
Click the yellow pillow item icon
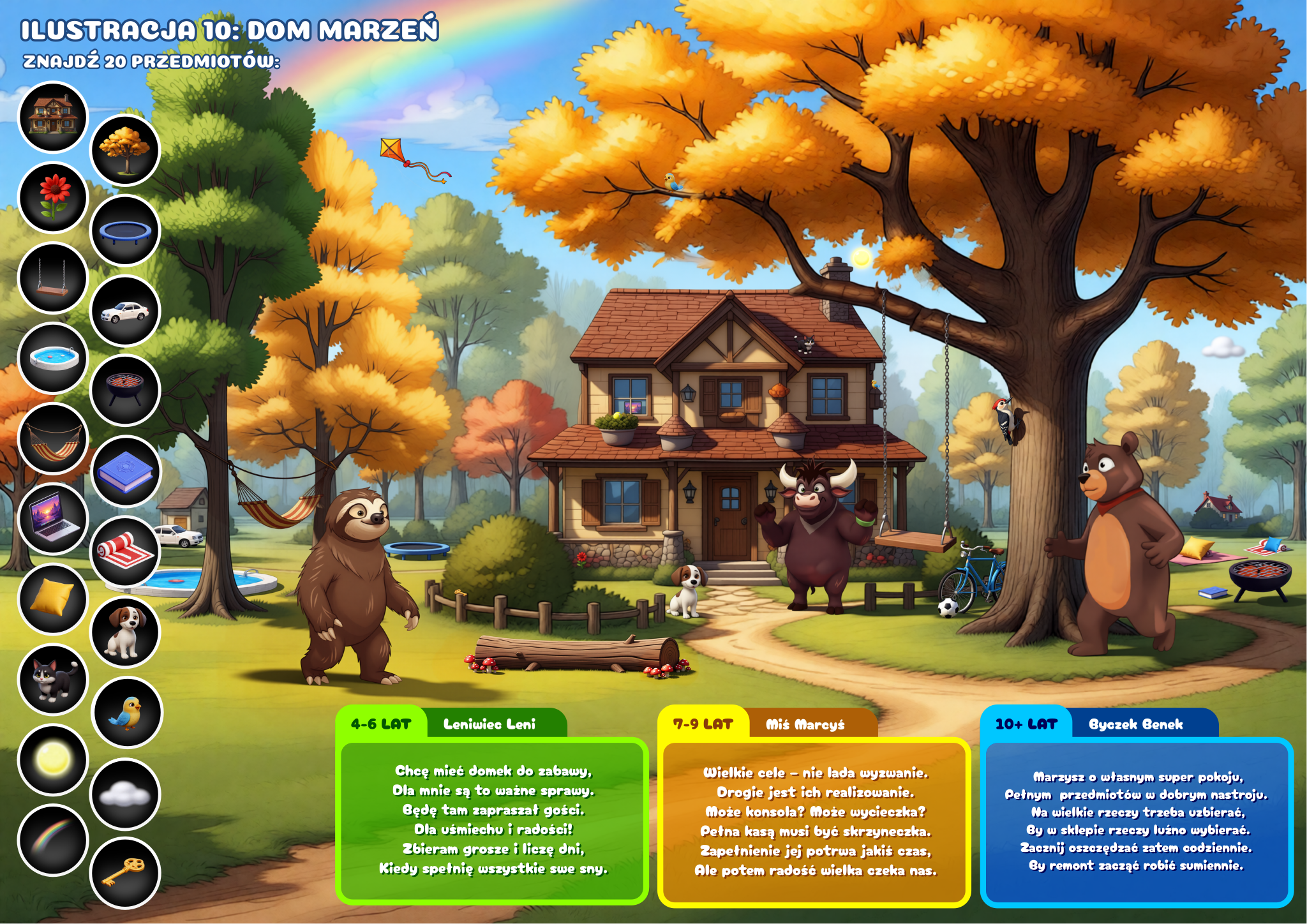pyautogui.click(x=53, y=599)
